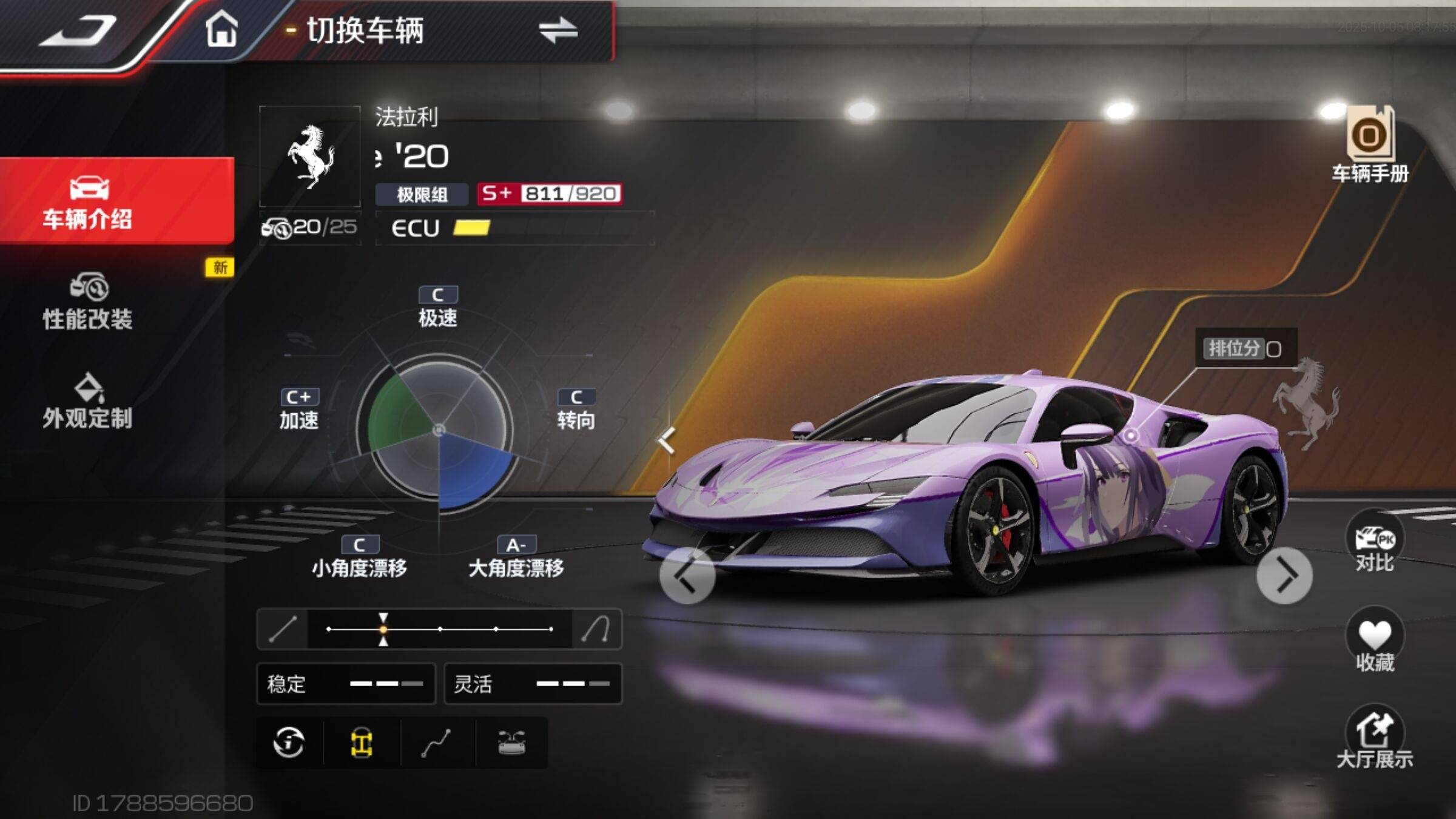Open the Ferrari brand logo tile
Viewport: 1456px width, 819px height.
310,157
